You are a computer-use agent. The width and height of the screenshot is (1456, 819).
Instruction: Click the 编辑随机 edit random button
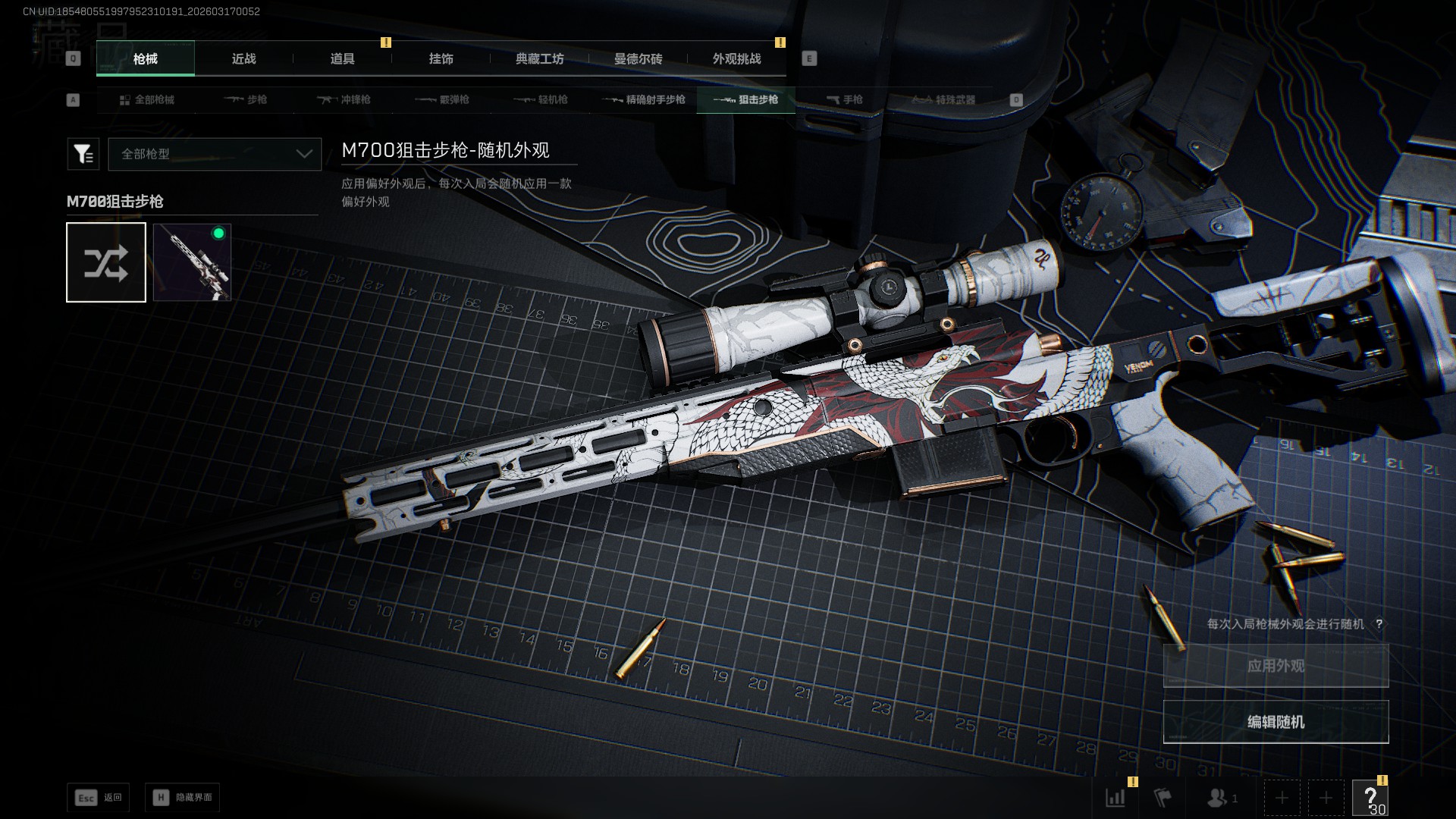(1276, 722)
